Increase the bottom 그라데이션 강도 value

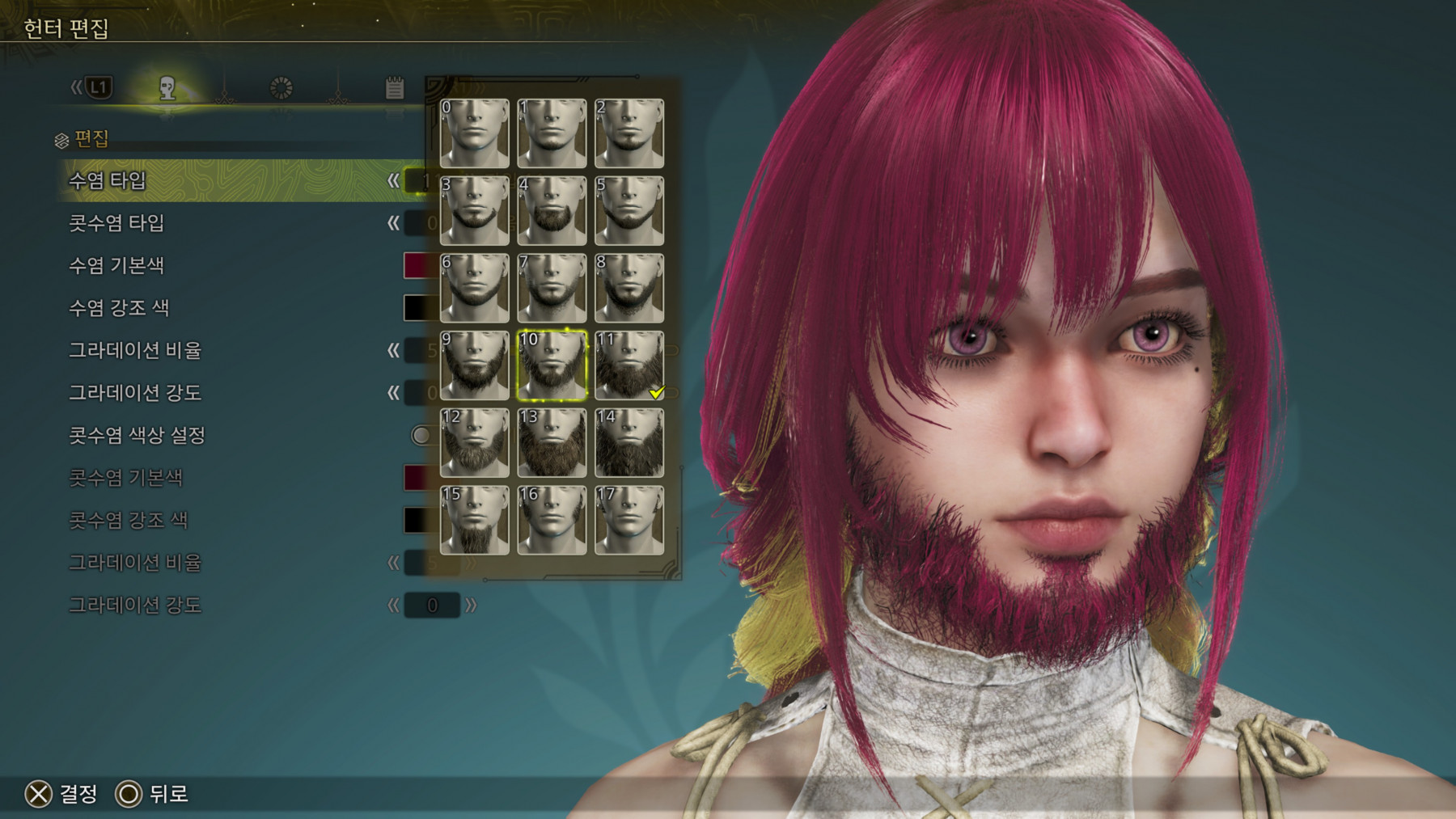(x=471, y=605)
